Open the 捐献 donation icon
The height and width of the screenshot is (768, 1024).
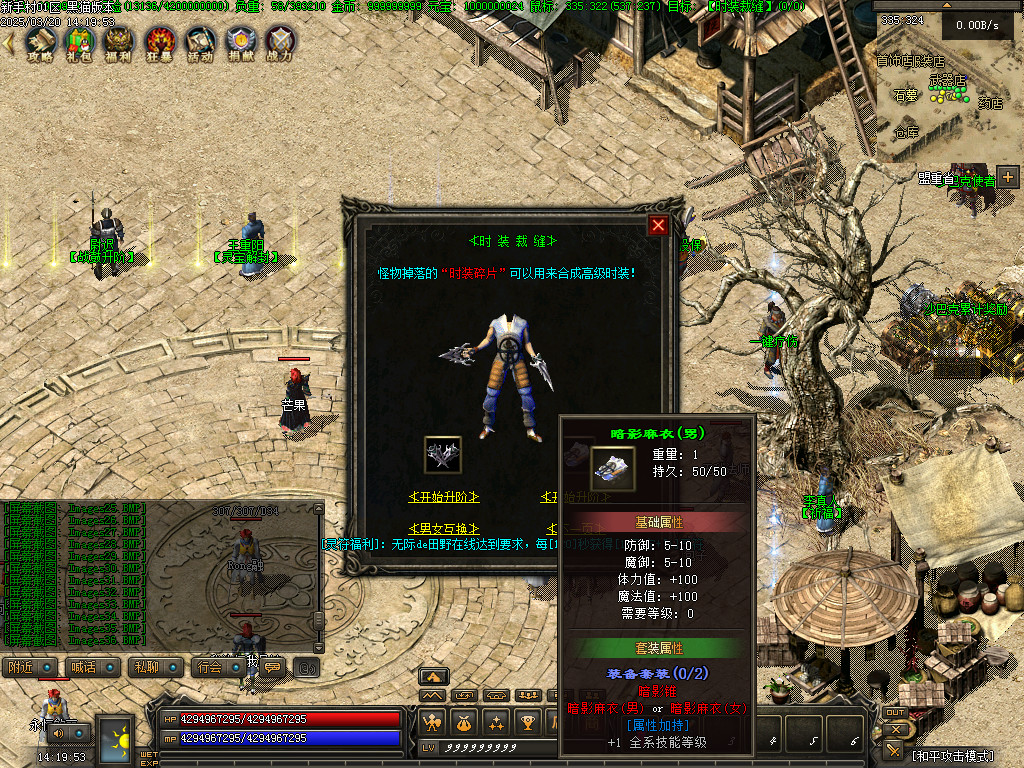241,41
